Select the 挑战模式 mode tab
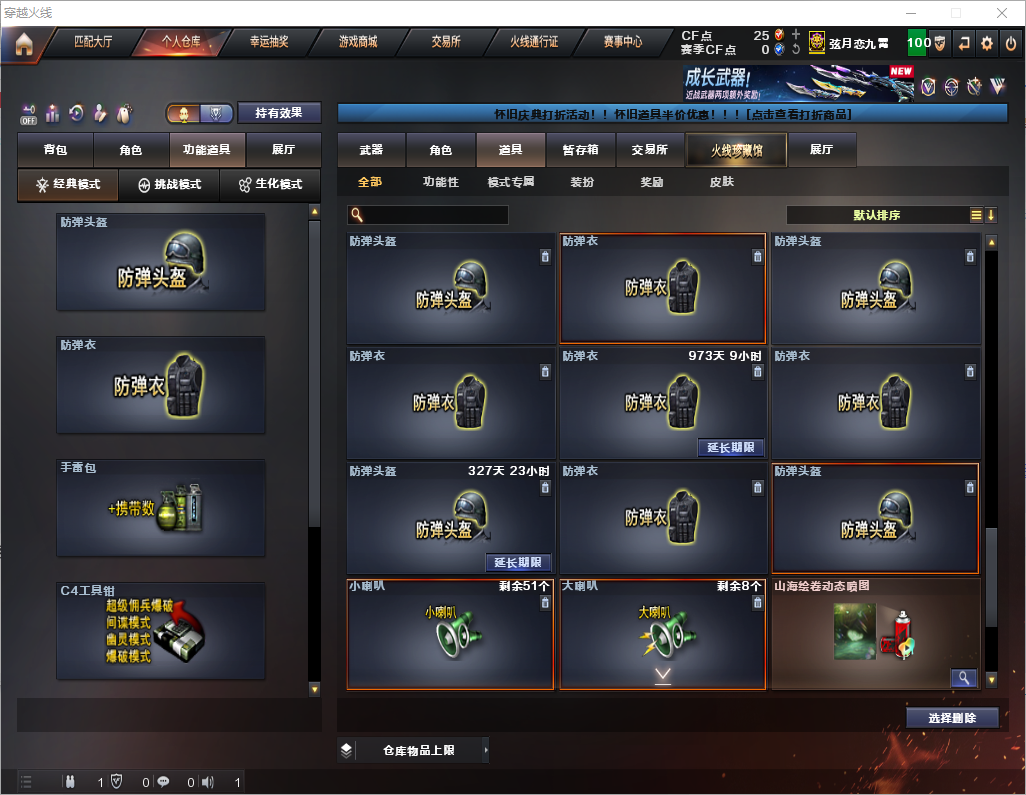The image size is (1026, 795). [x=170, y=185]
